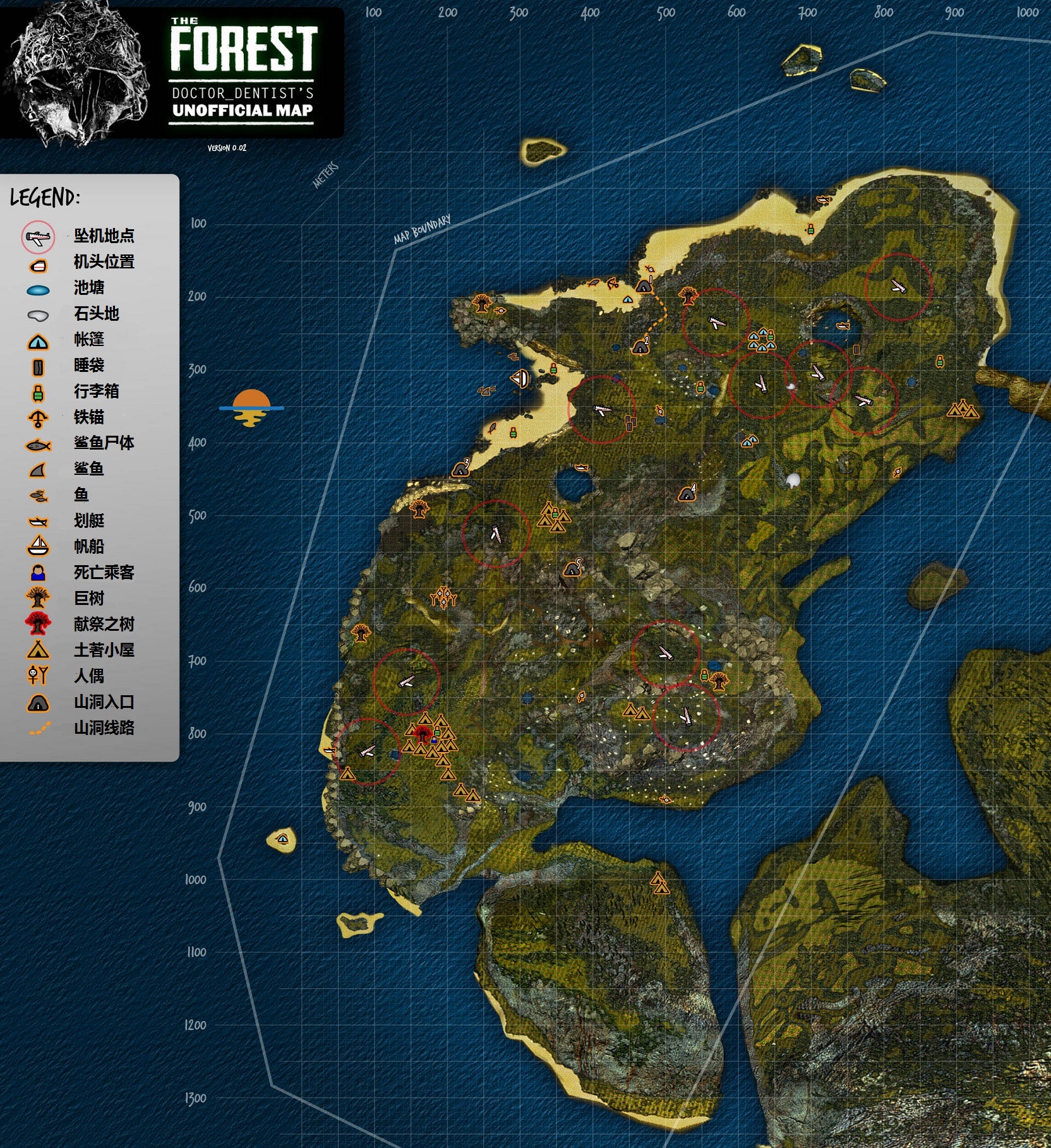Click the 死亡乘客 dead passenger legend entry
This screenshot has height=1148, width=1051.
(x=104, y=573)
